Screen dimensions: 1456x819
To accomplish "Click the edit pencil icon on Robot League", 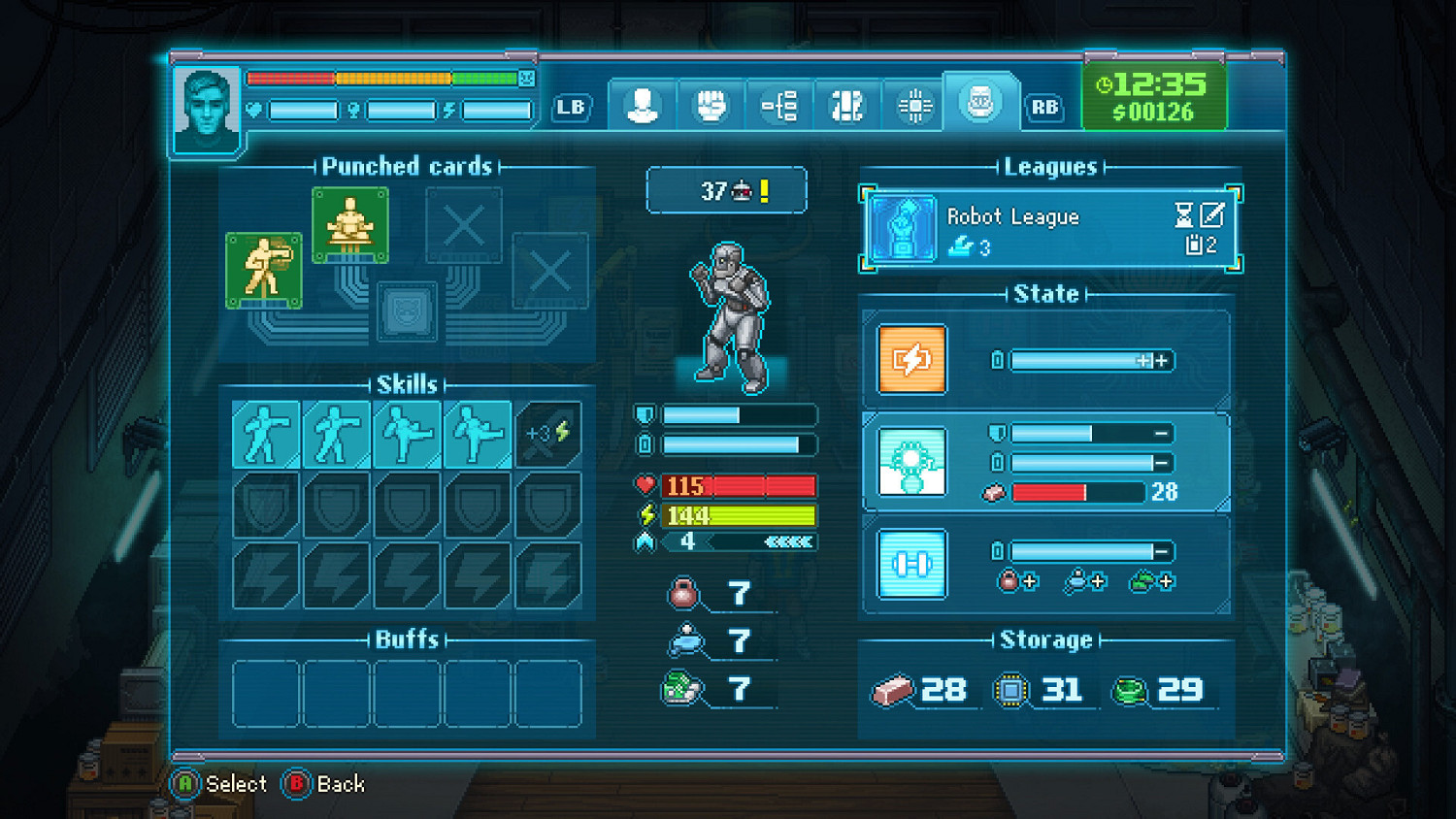I will coord(1212,214).
